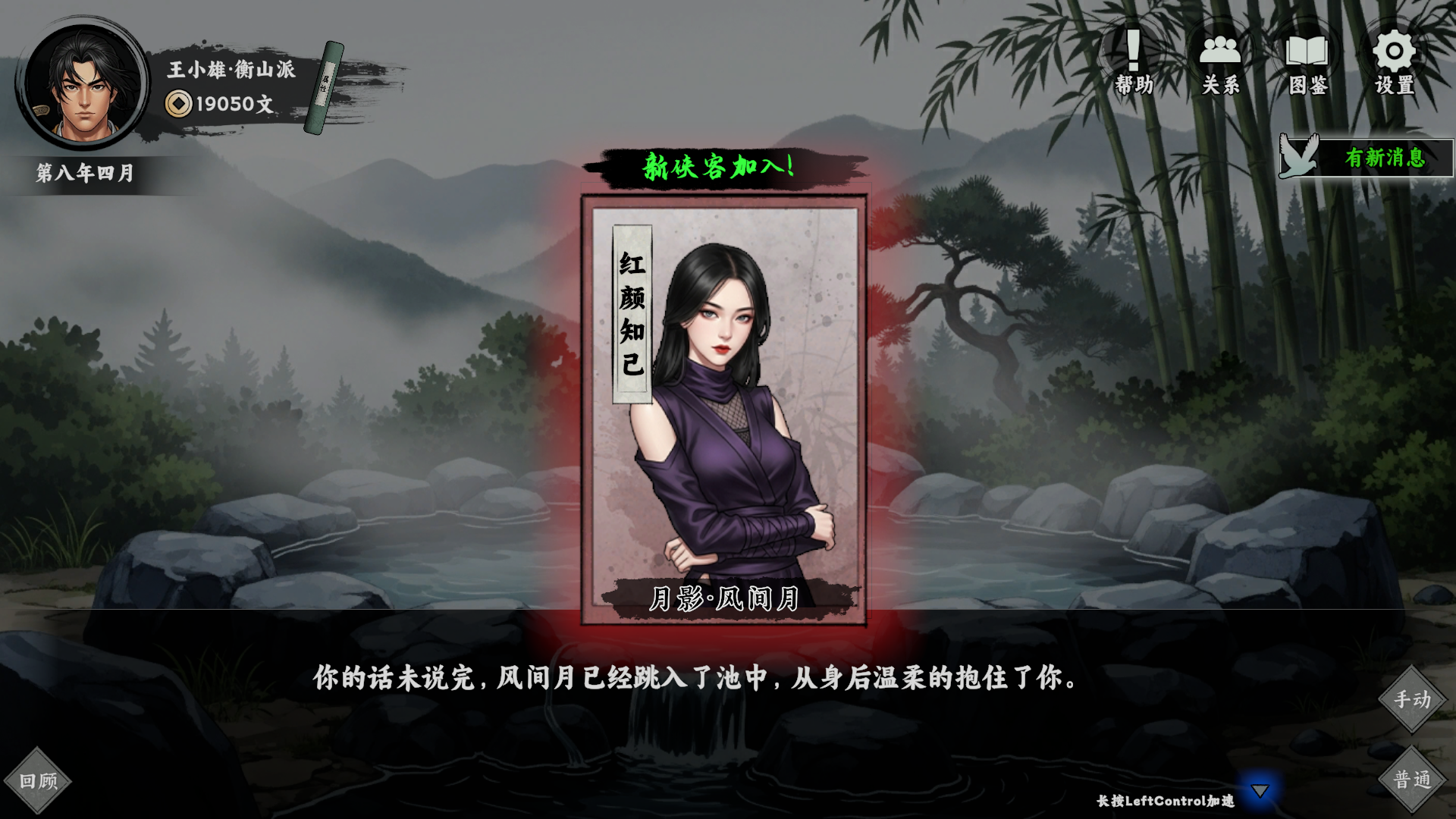Toggle 回顾 (review) dialogue history mode
The image size is (1456, 819).
pyautogui.click(x=38, y=780)
